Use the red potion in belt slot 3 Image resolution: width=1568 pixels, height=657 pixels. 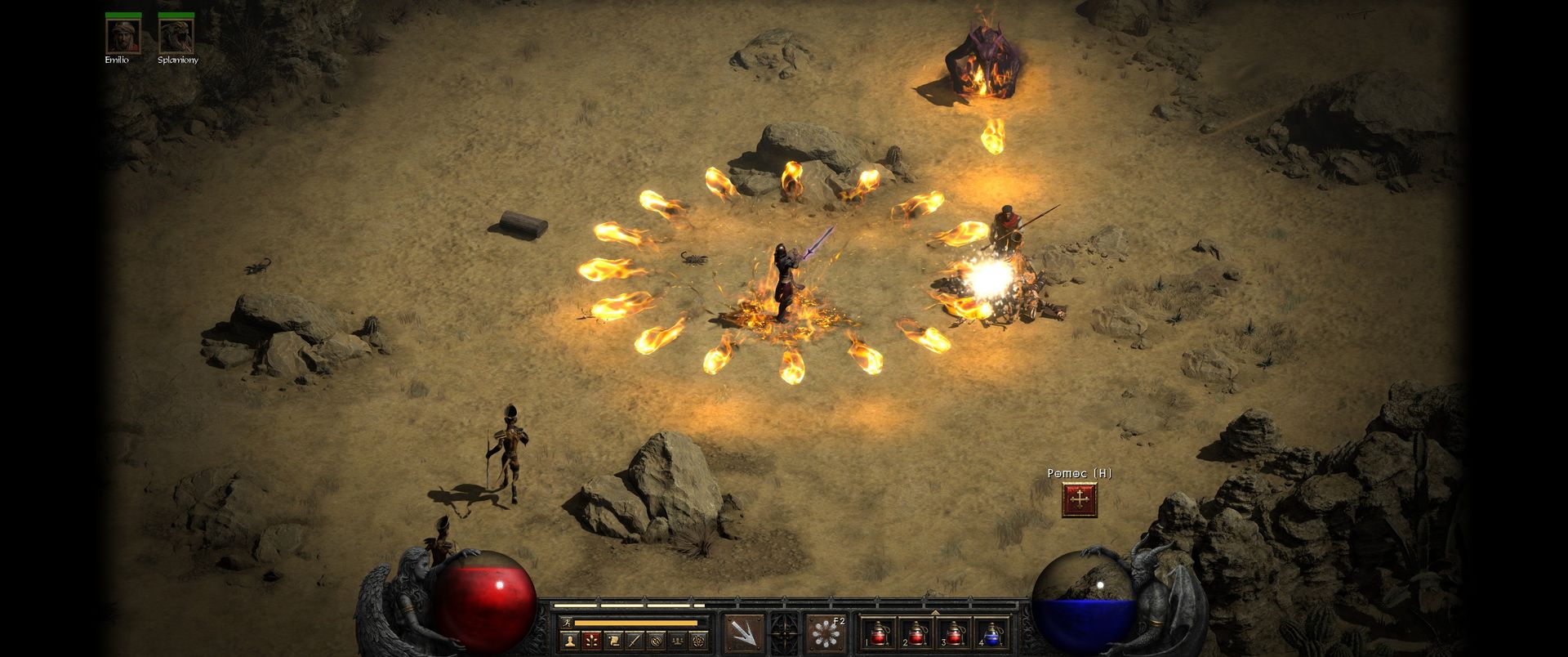955,633
